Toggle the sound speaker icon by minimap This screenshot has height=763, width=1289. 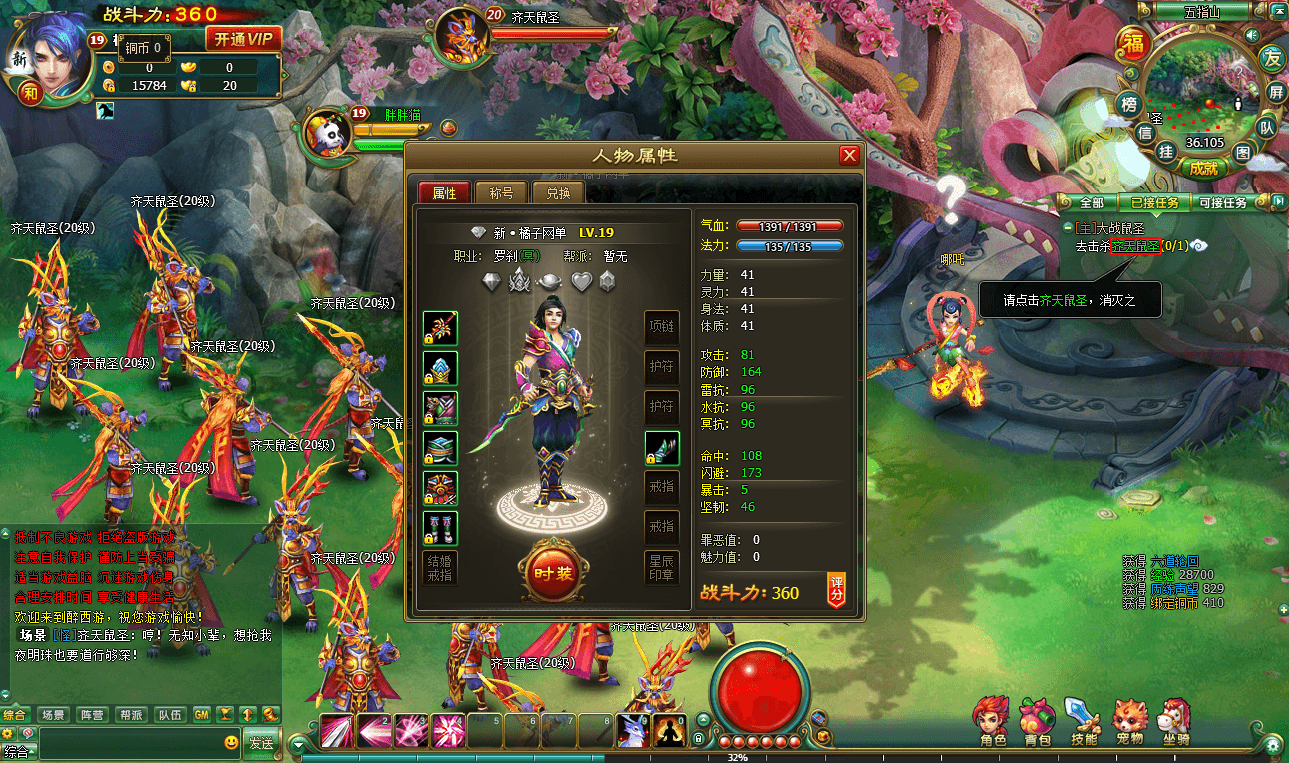(1251, 35)
